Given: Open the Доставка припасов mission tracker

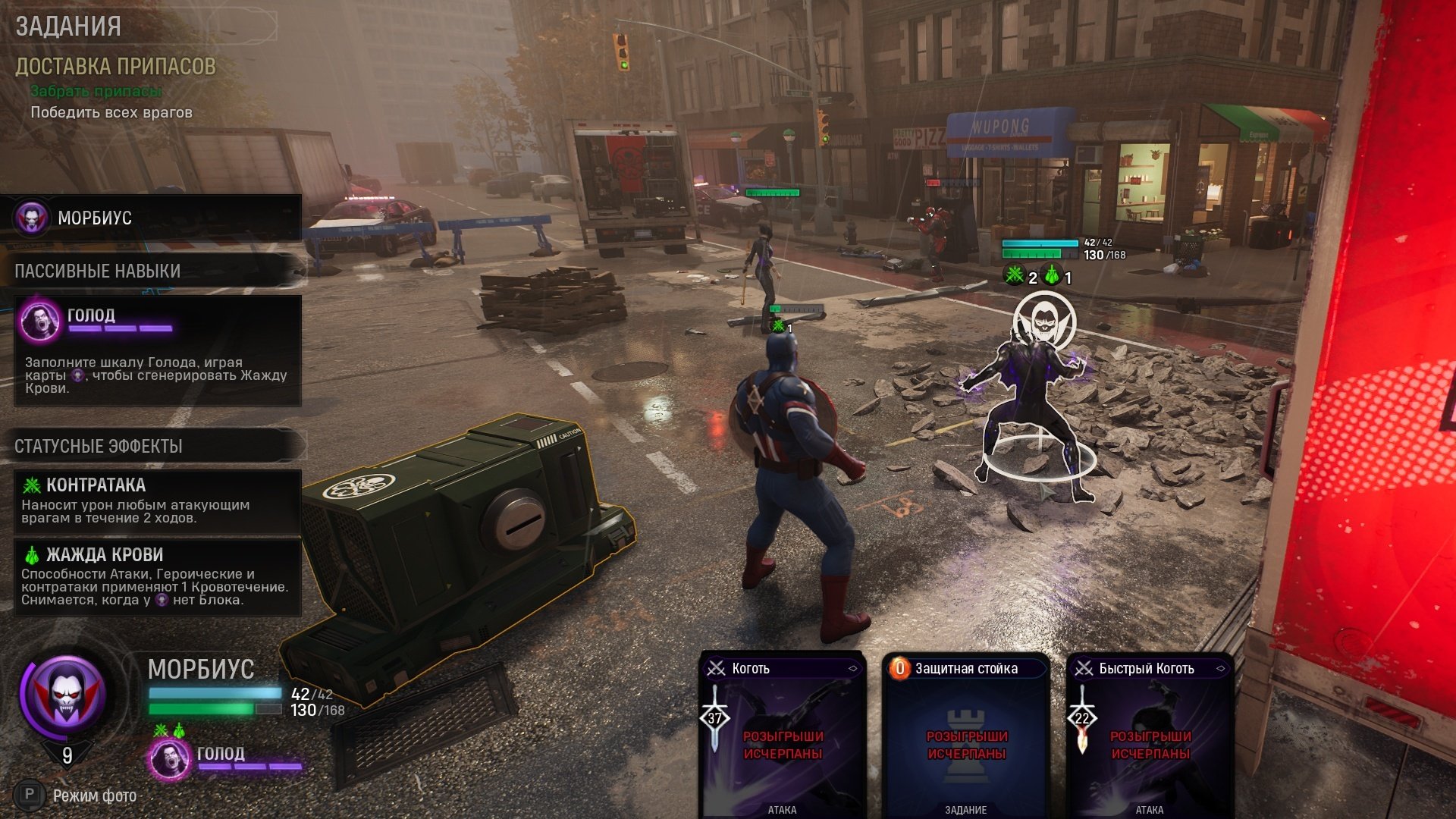Looking at the screenshot, I should [115, 67].
